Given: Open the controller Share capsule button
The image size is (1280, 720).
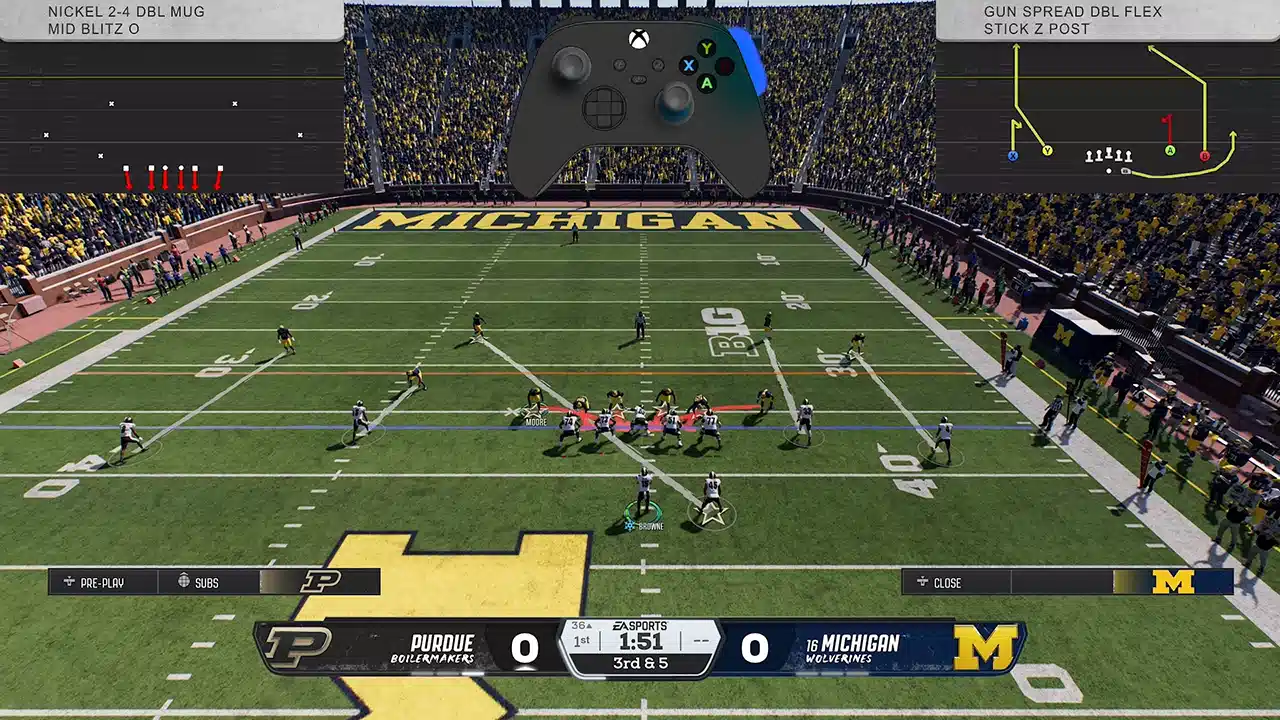Looking at the screenshot, I should (x=638, y=79).
